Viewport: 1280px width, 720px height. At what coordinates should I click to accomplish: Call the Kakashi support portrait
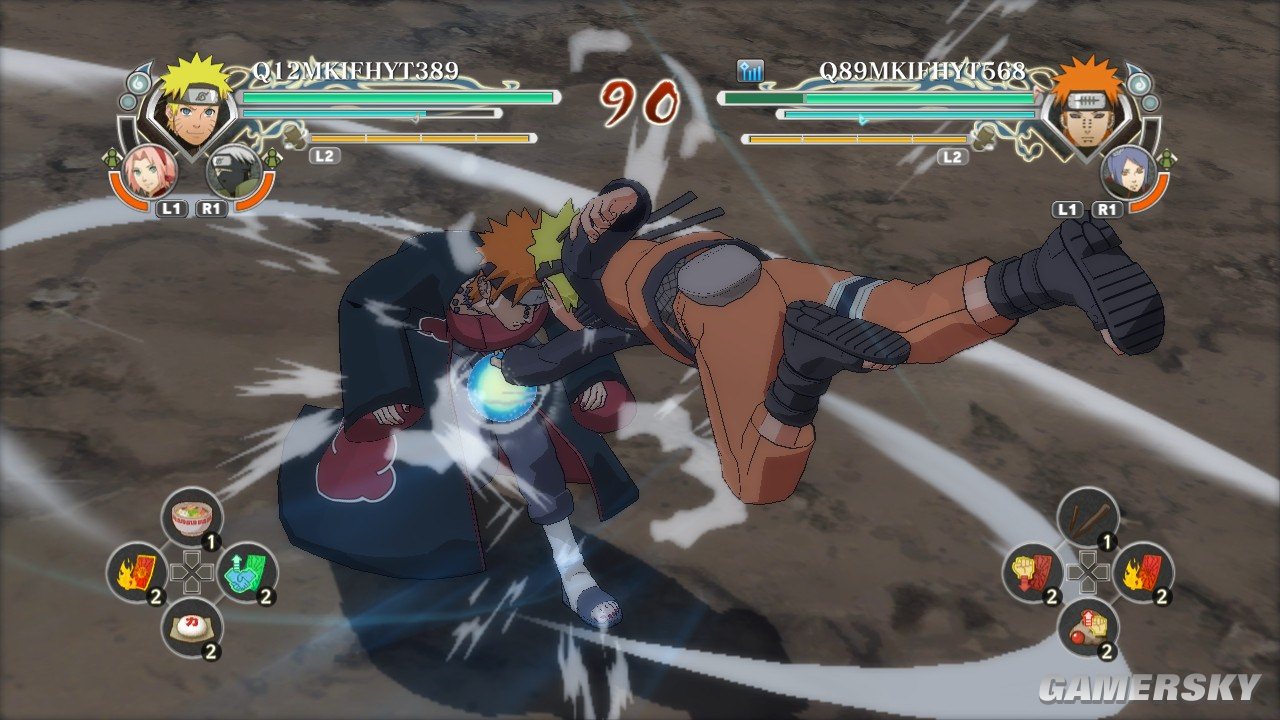click(233, 170)
